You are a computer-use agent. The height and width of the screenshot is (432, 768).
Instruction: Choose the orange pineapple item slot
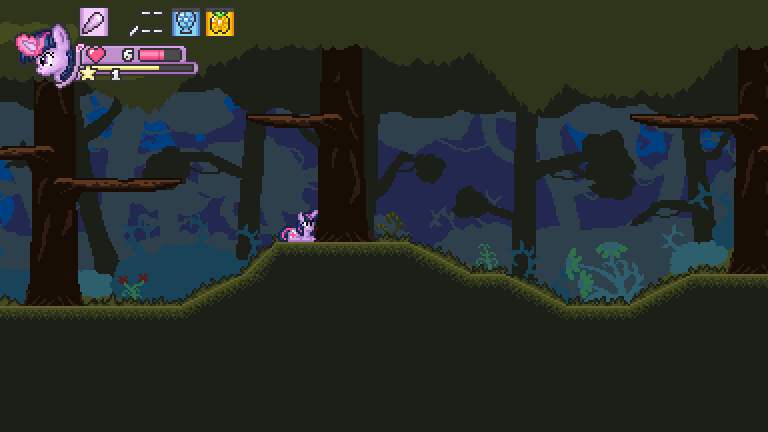(220, 23)
